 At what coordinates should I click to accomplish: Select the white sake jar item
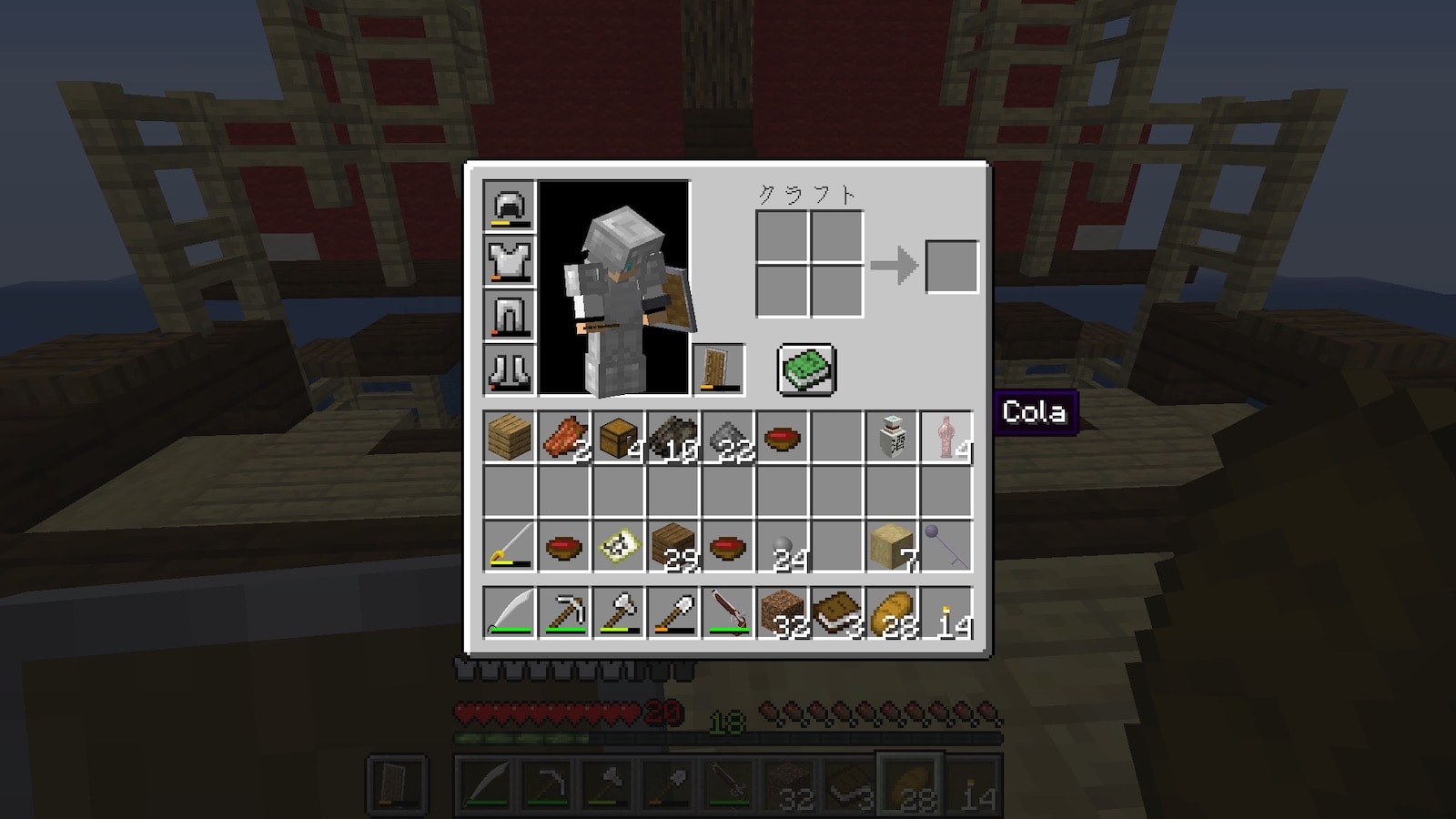892,438
